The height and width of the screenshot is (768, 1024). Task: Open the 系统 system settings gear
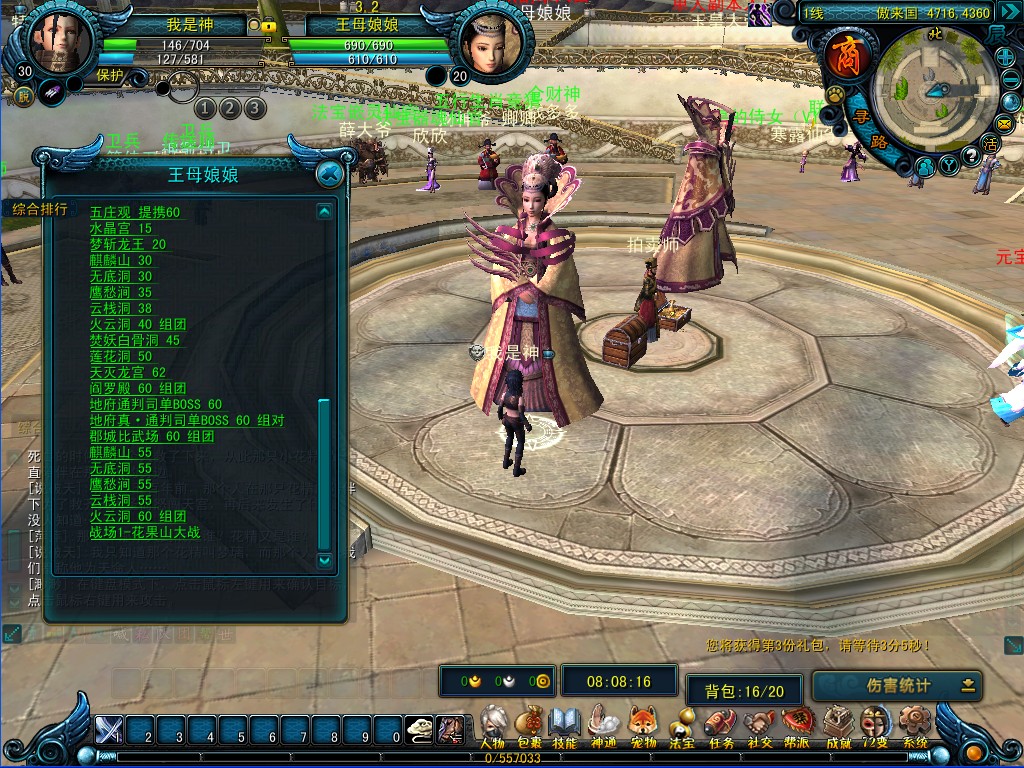point(914,723)
